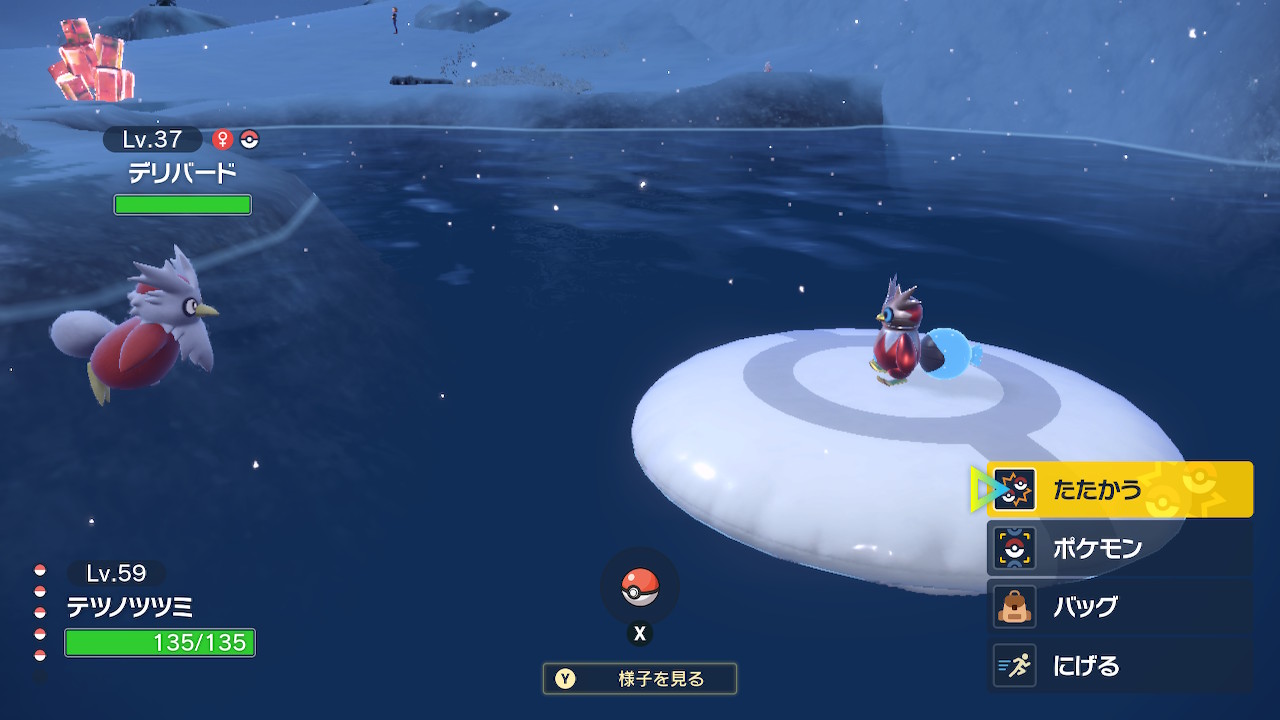Viewport: 1280px width, 720px height.
Task: Choose the 様子を見る check status button
Action: click(x=640, y=679)
